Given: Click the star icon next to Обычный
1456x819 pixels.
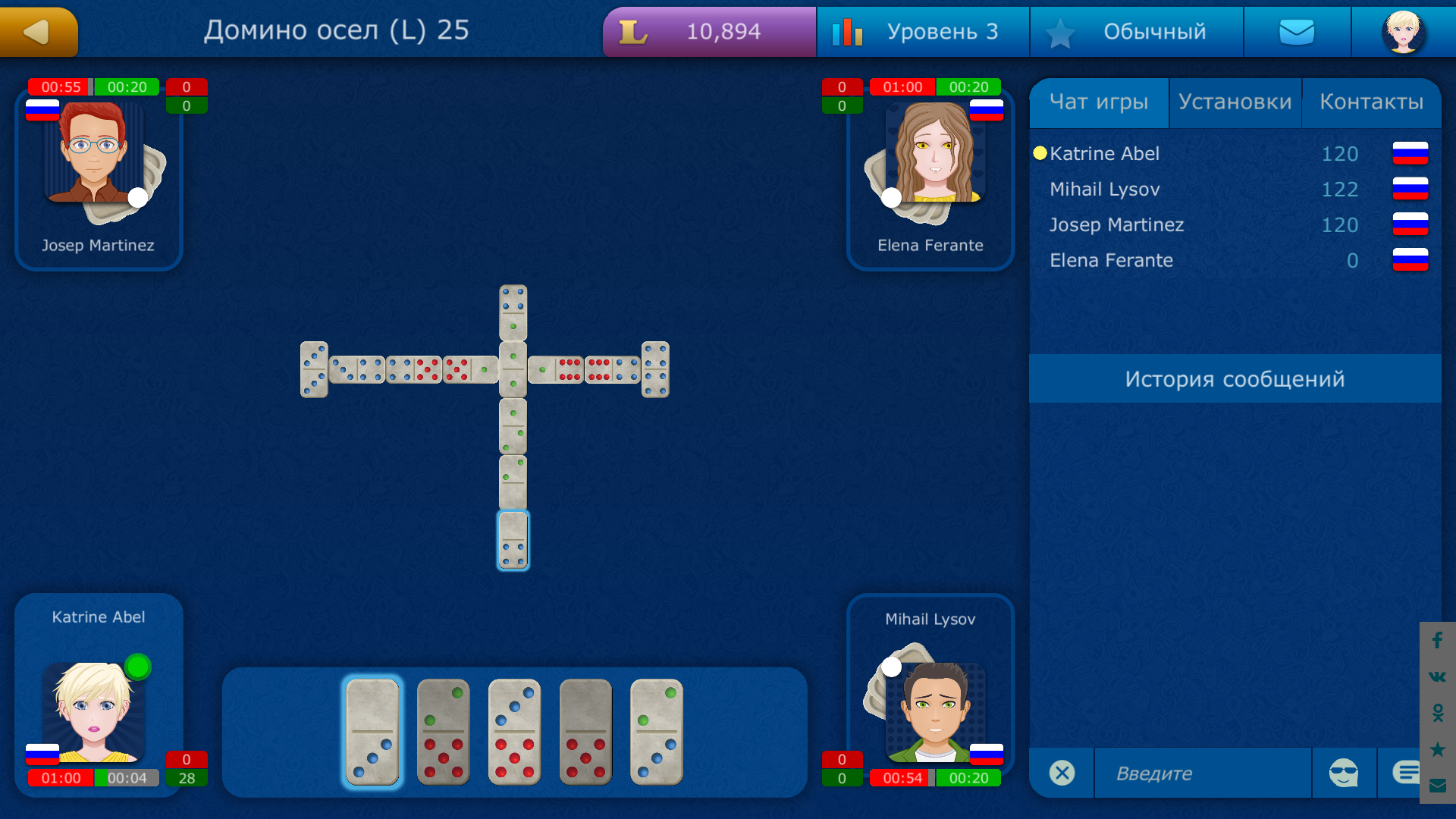Looking at the screenshot, I should coord(1062,31).
